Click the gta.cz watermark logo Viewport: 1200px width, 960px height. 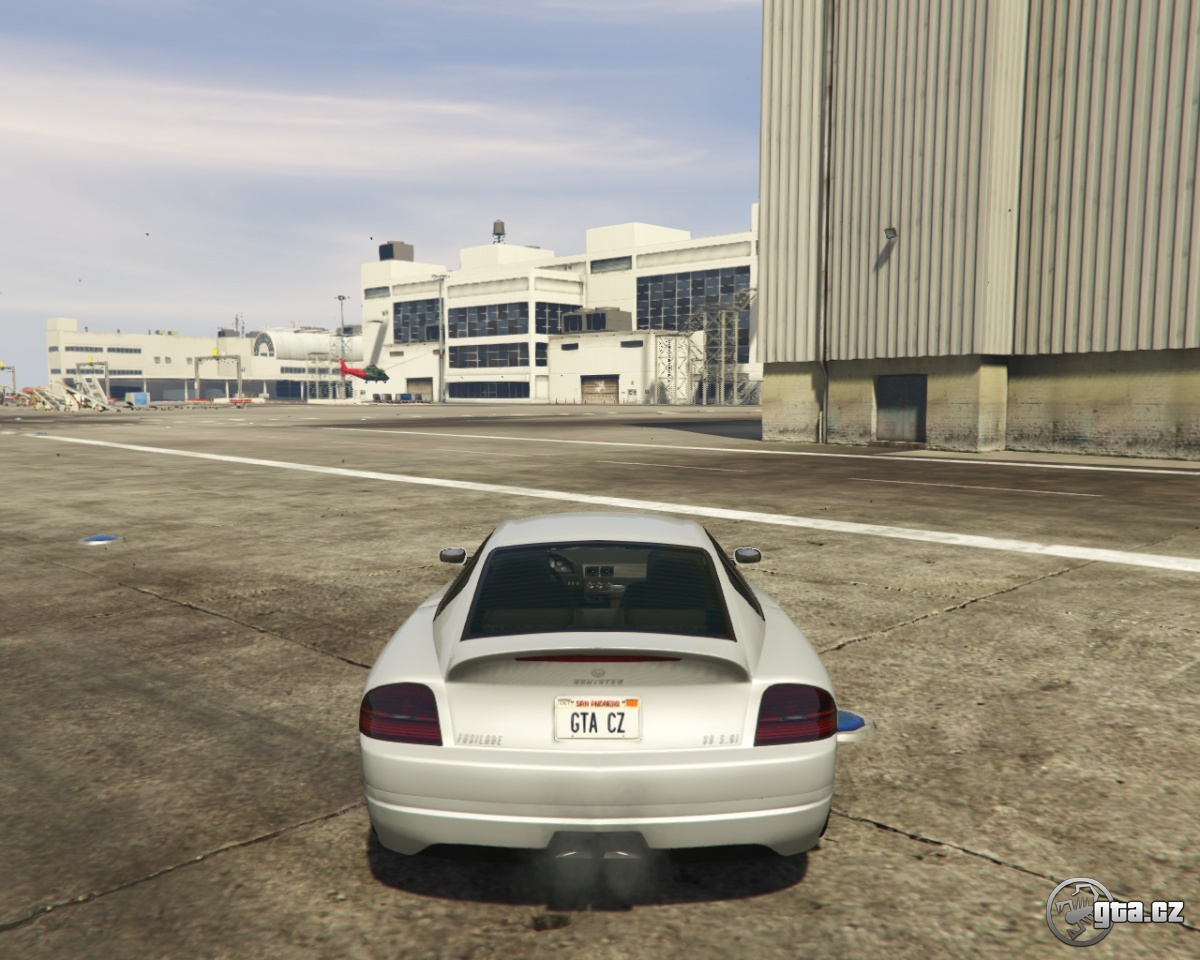tap(1114, 911)
